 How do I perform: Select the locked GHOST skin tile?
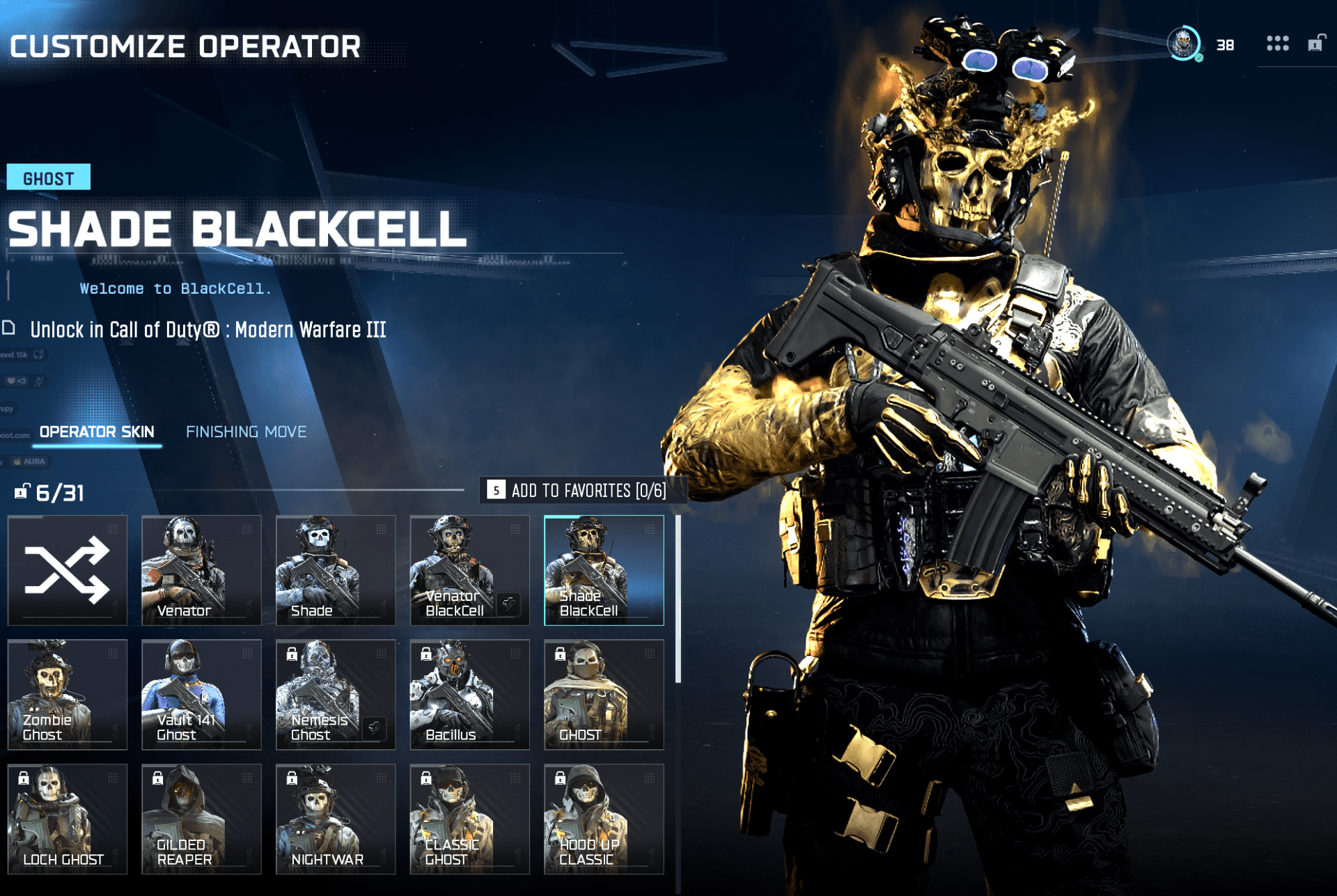tap(604, 694)
